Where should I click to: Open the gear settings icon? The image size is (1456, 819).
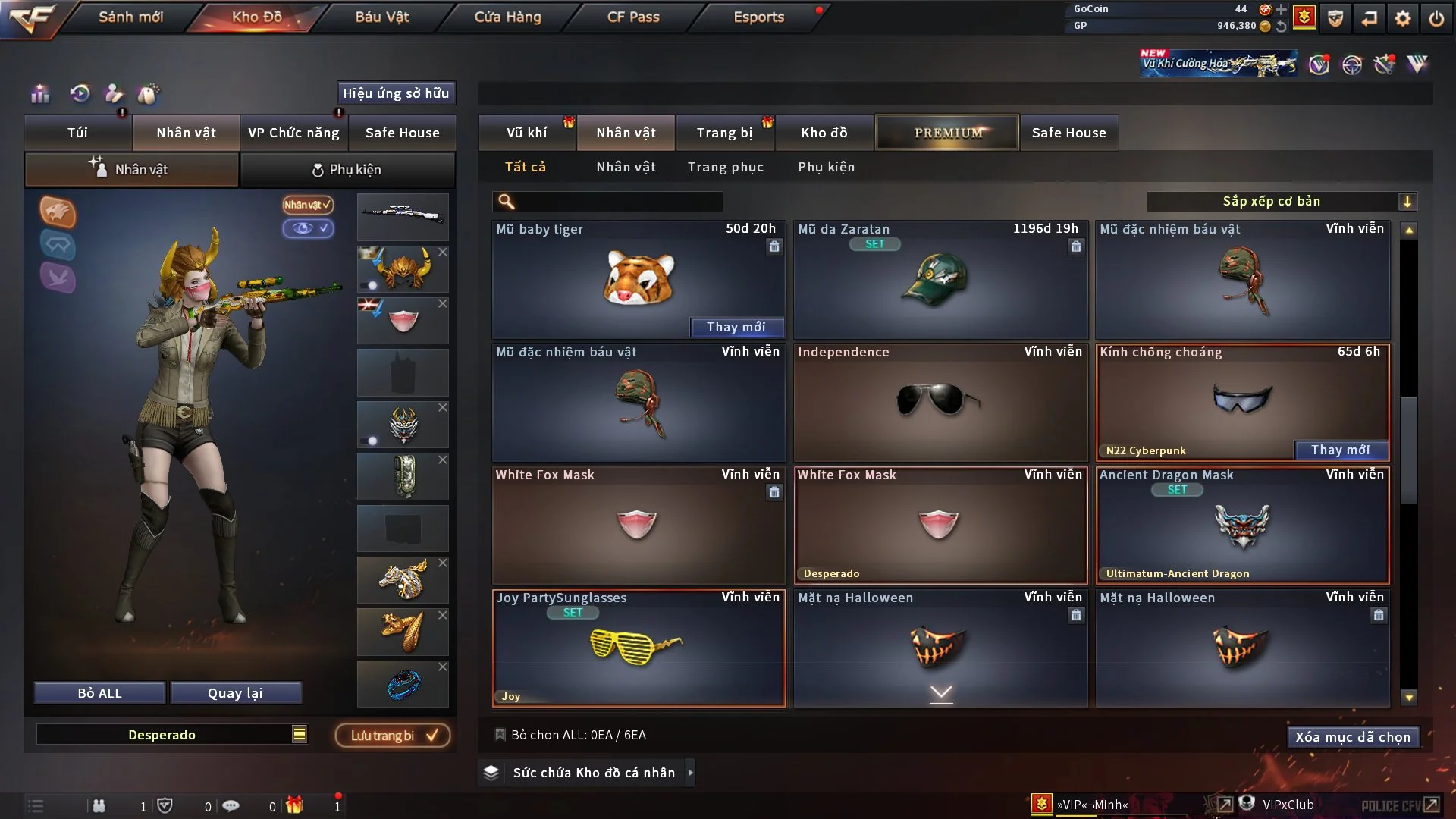pos(1402,18)
